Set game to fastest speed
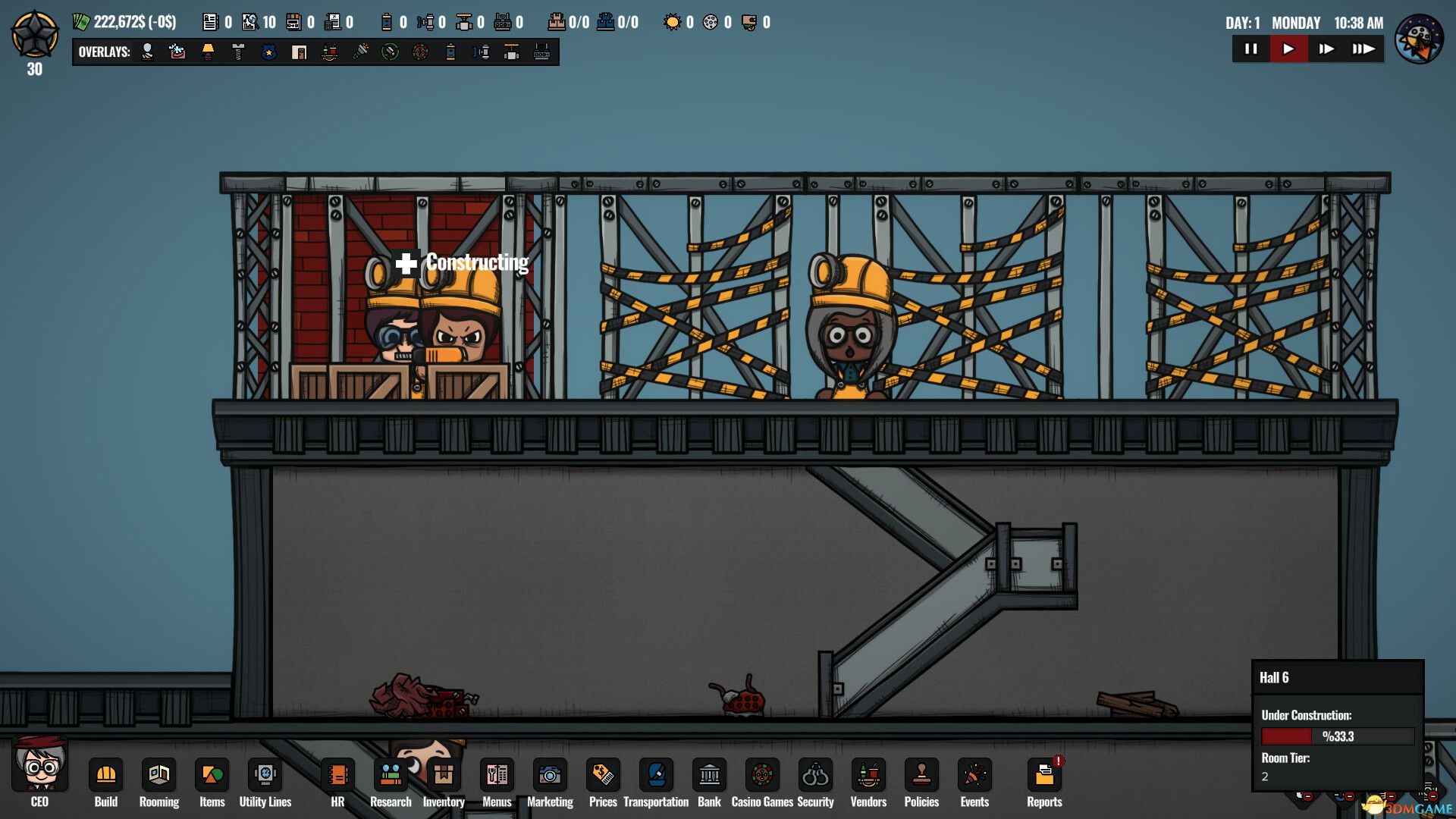The width and height of the screenshot is (1456, 819). 1363,49
